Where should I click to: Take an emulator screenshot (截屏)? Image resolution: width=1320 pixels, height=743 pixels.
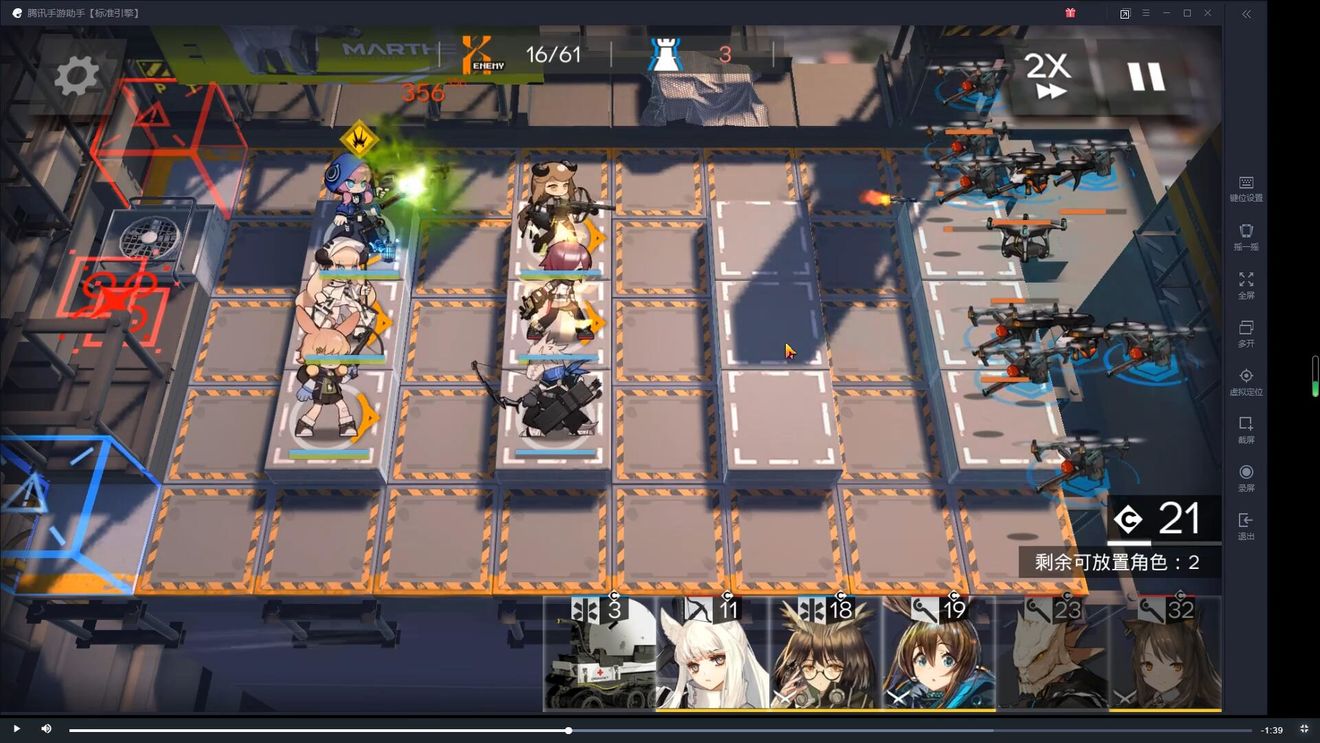pos(1246,430)
